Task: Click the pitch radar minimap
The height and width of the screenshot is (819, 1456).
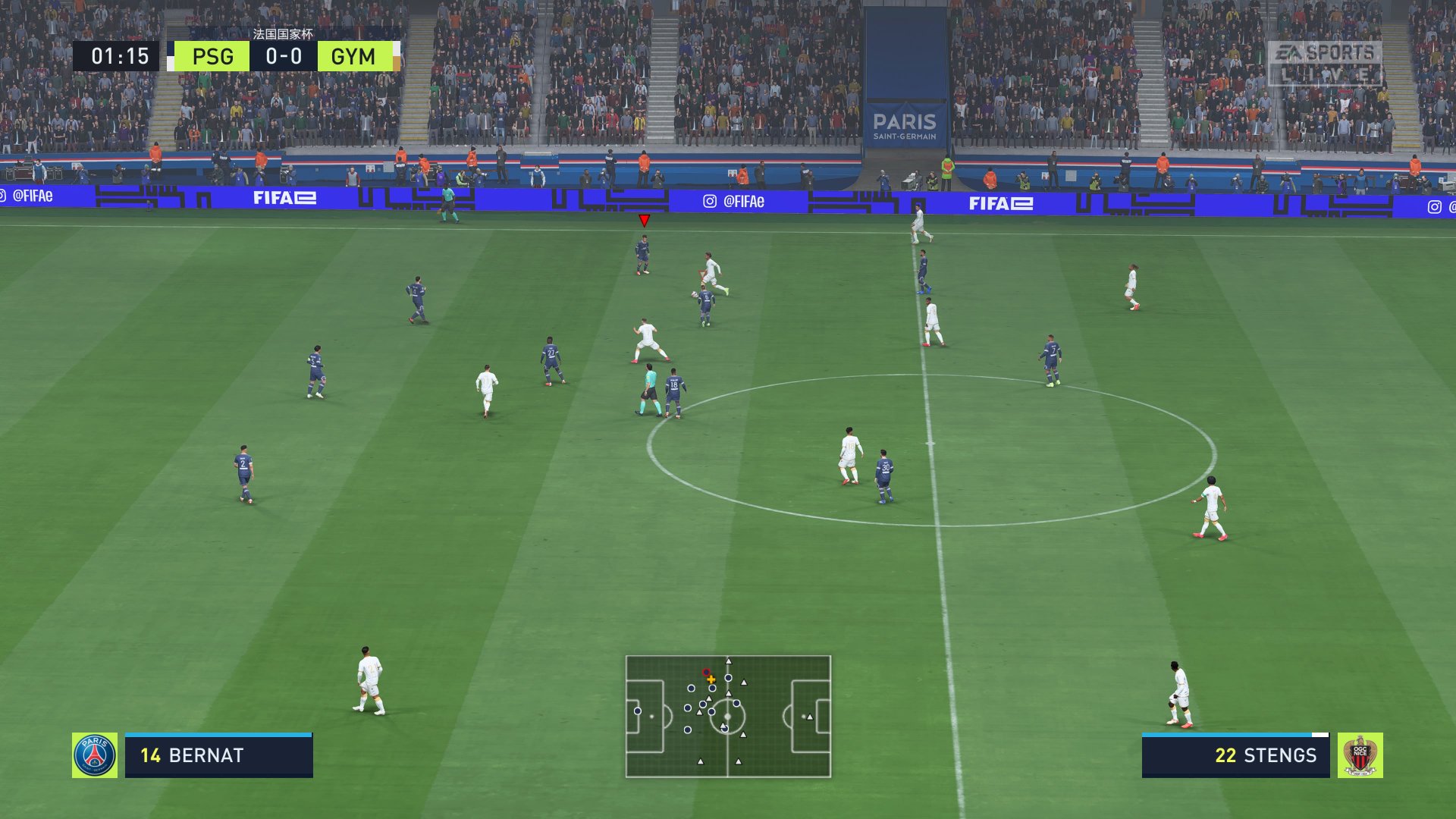Action: coord(728,717)
